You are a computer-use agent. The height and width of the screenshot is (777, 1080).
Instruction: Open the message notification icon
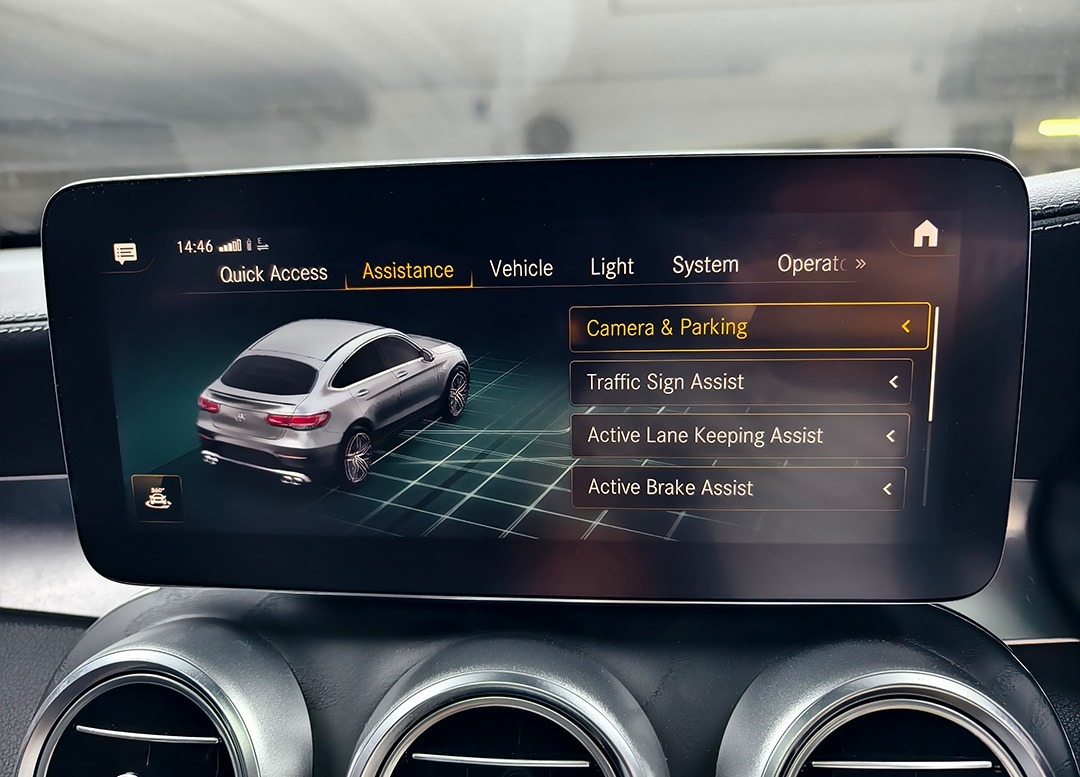click(125, 253)
